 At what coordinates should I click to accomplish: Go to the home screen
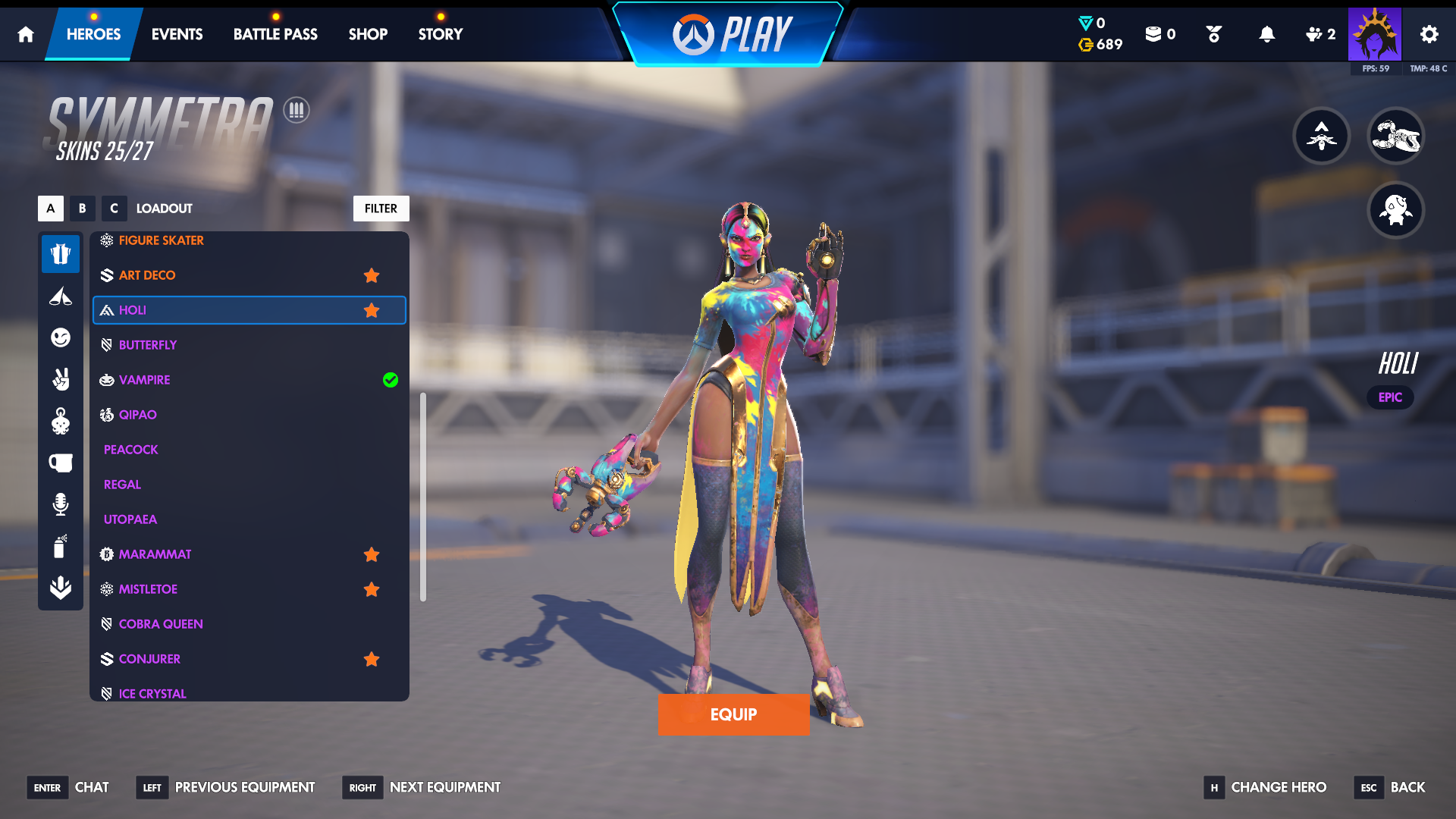pyautogui.click(x=26, y=34)
